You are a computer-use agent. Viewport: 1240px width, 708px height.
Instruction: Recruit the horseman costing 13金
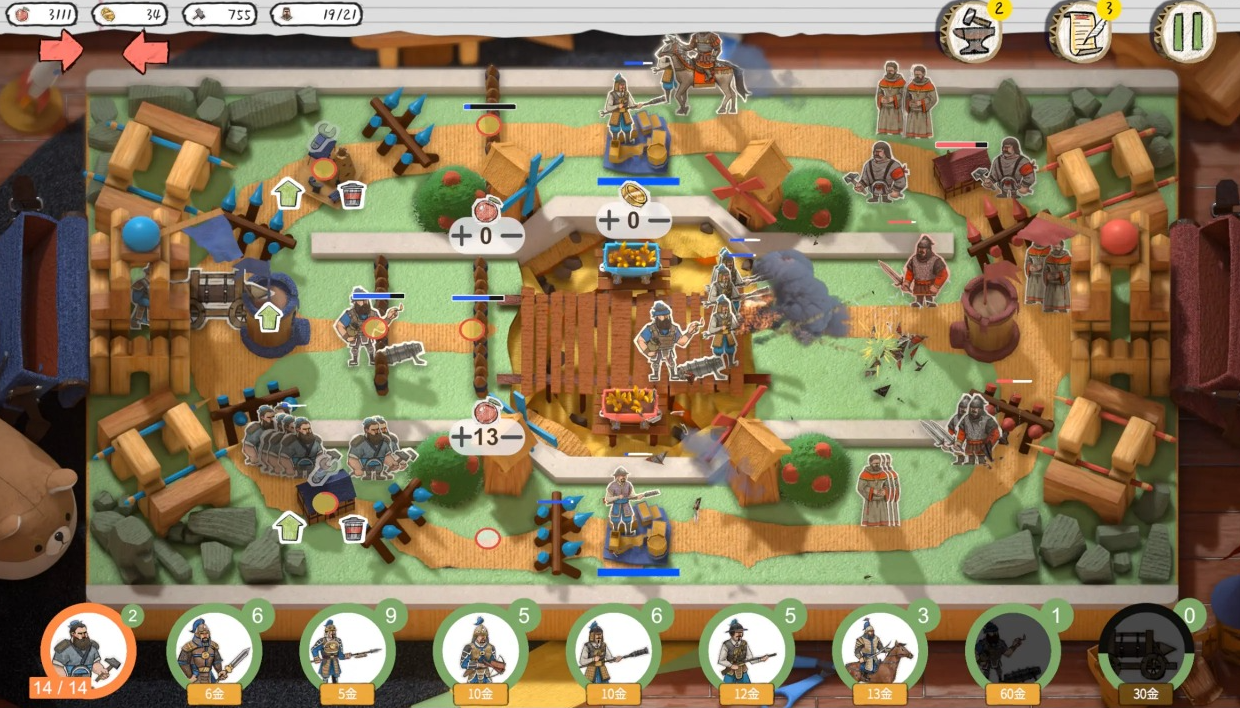point(879,651)
